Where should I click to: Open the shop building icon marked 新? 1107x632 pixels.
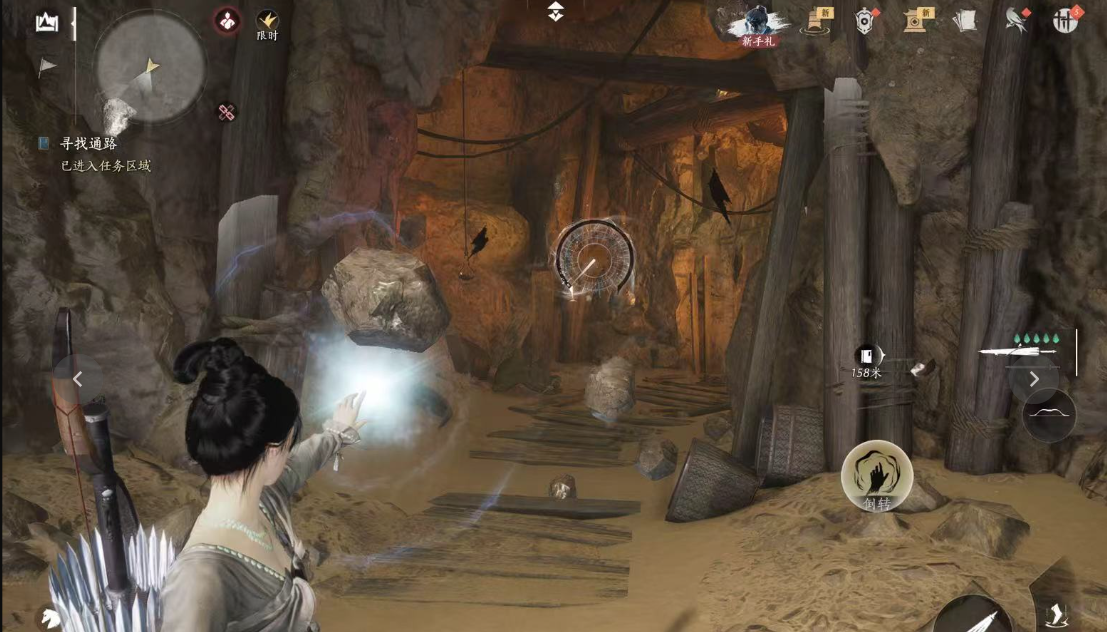tap(915, 20)
